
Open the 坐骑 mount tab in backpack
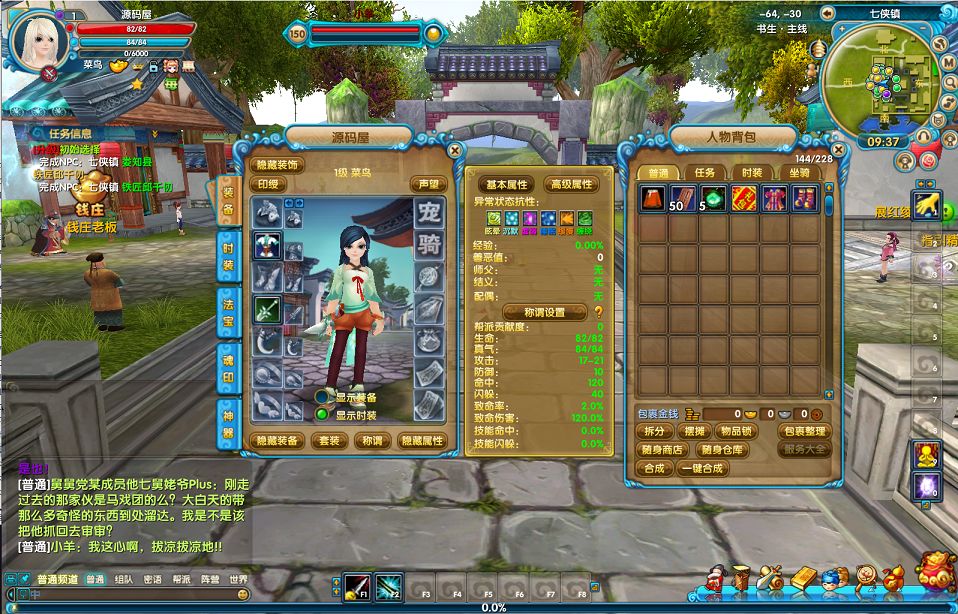(800, 172)
